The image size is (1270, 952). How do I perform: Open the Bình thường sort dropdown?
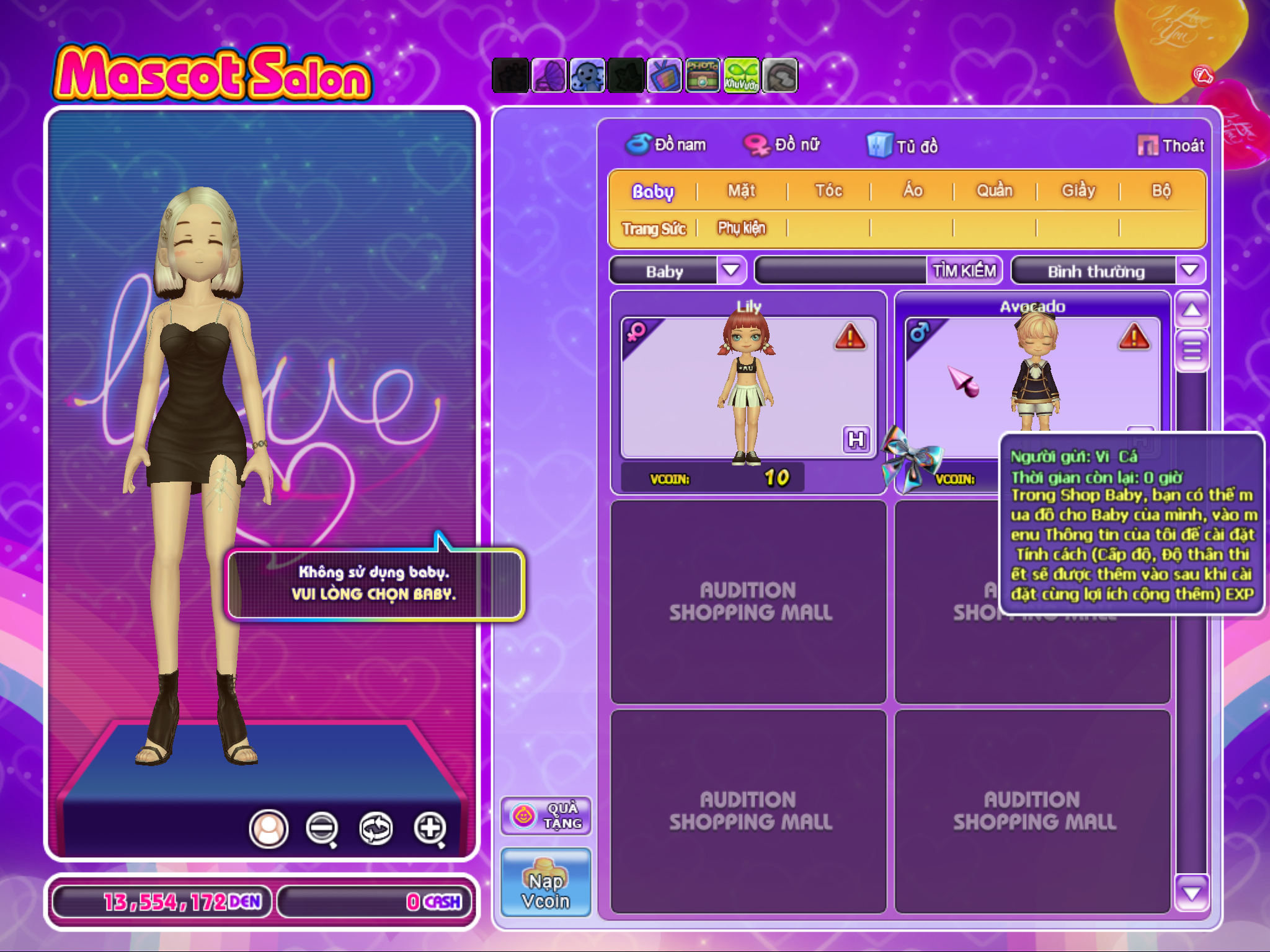pyautogui.click(x=1189, y=271)
